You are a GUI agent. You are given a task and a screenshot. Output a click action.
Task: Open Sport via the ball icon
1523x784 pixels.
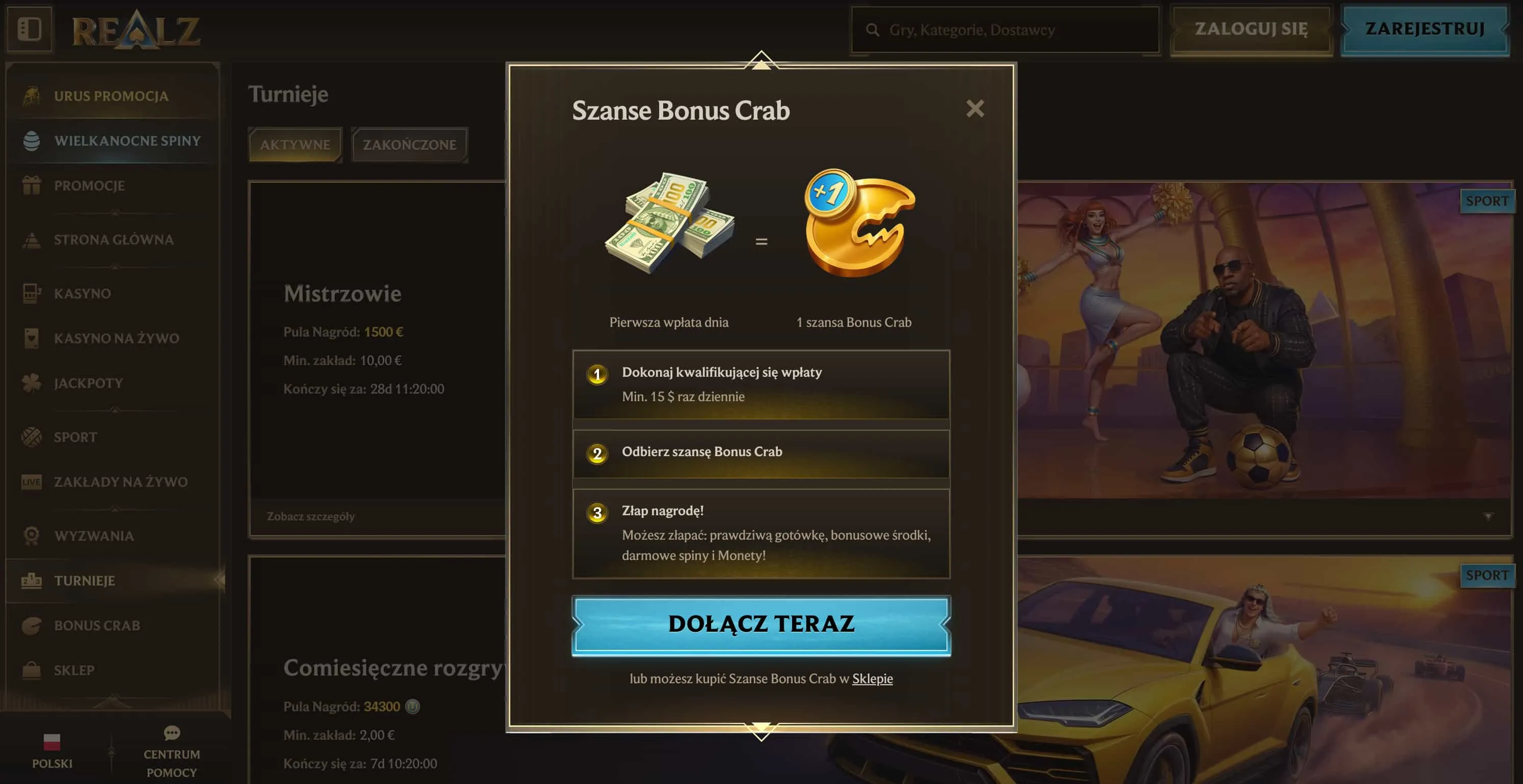pyautogui.click(x=33, y=437)
